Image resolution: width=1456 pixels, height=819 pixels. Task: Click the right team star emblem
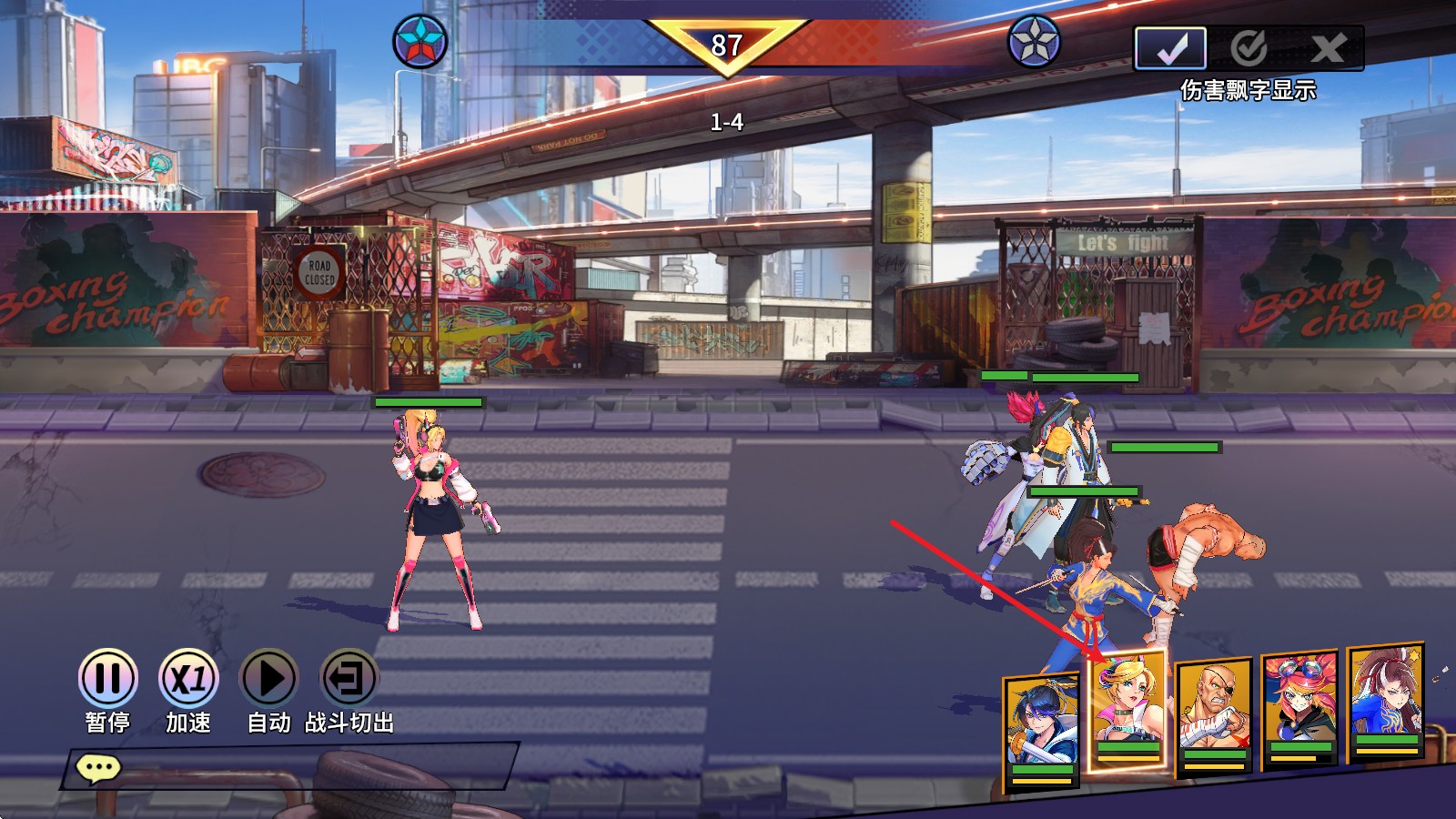(1035, 42)
